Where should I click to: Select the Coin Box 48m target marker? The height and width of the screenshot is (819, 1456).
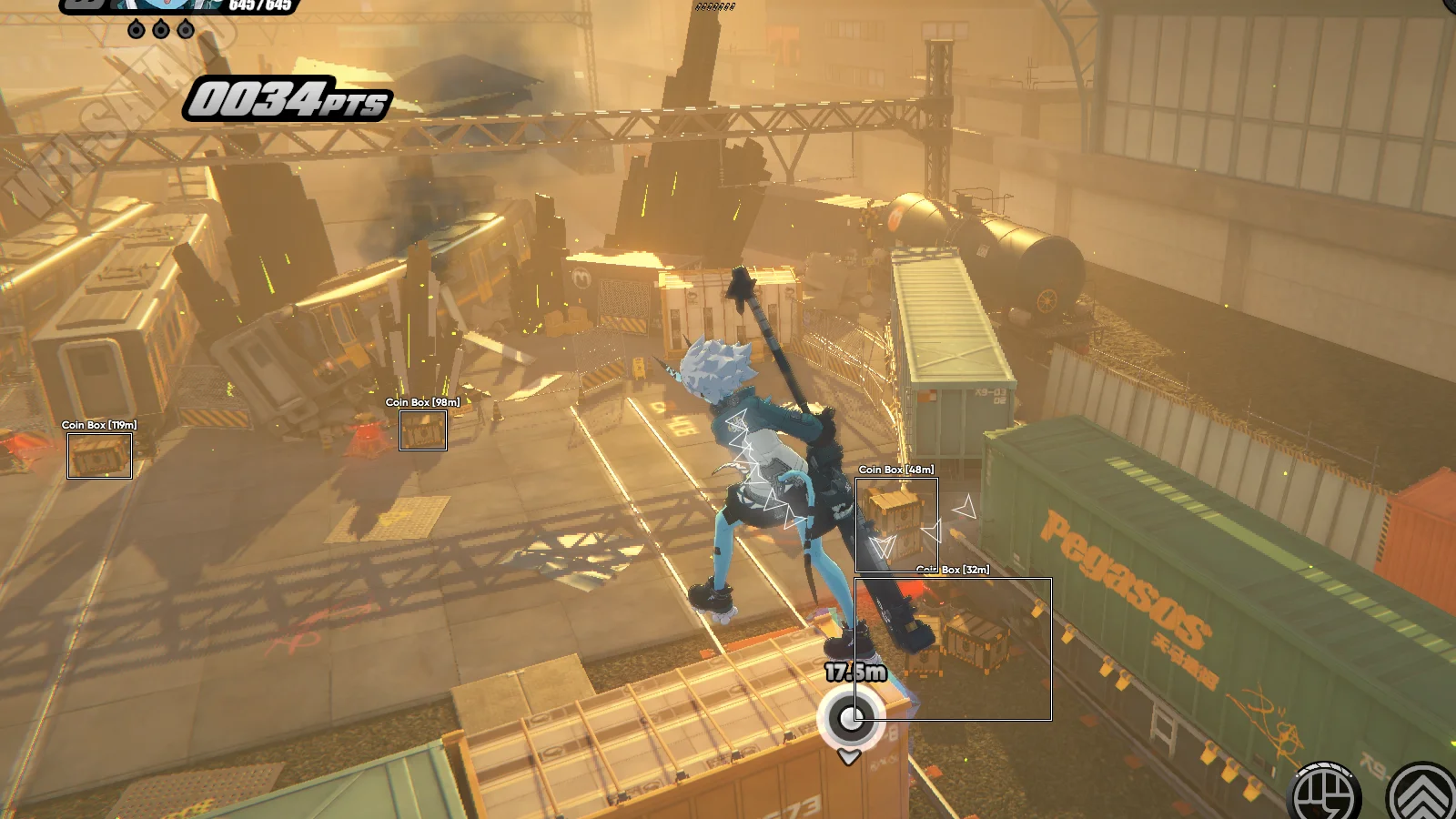pos(896,524)
